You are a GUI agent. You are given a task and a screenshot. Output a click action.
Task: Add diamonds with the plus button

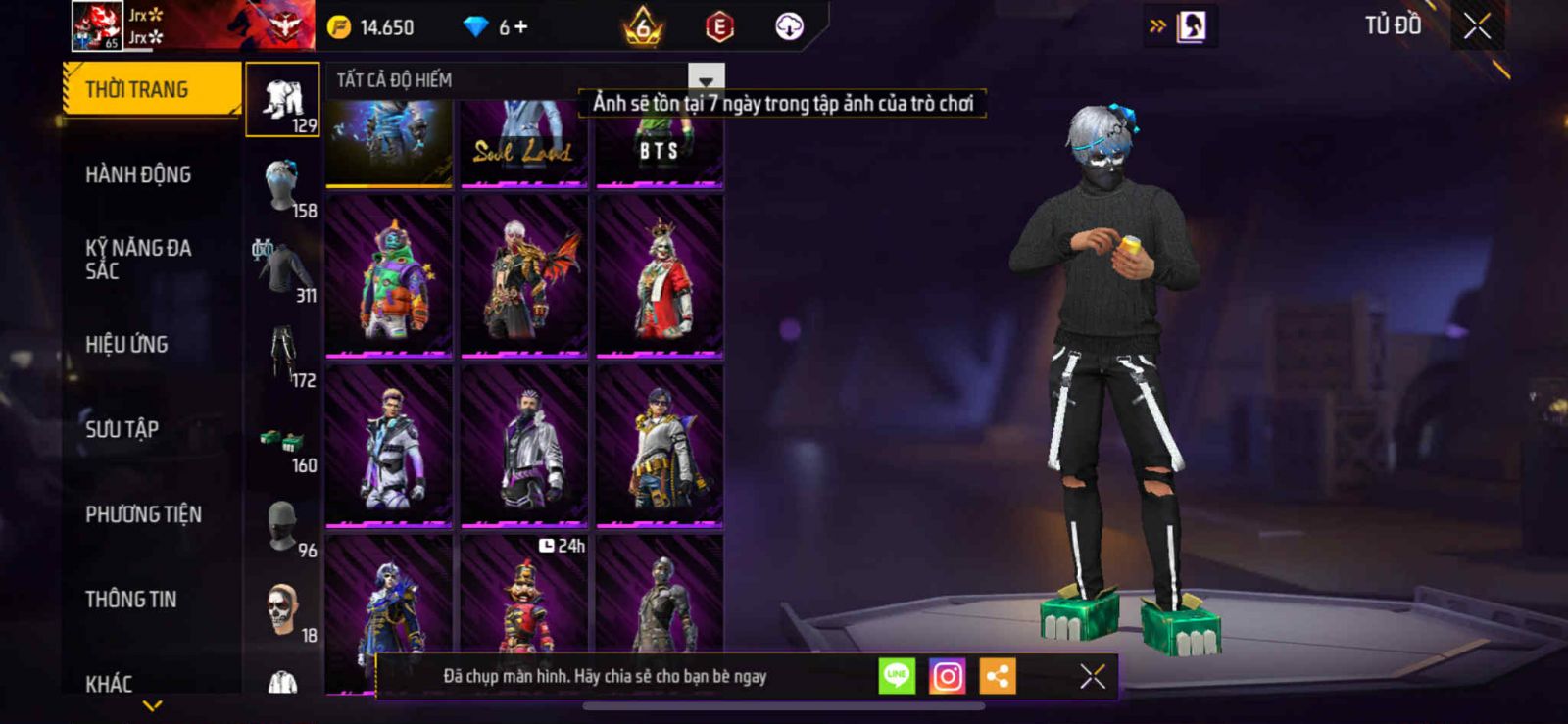tap(521, 27)
